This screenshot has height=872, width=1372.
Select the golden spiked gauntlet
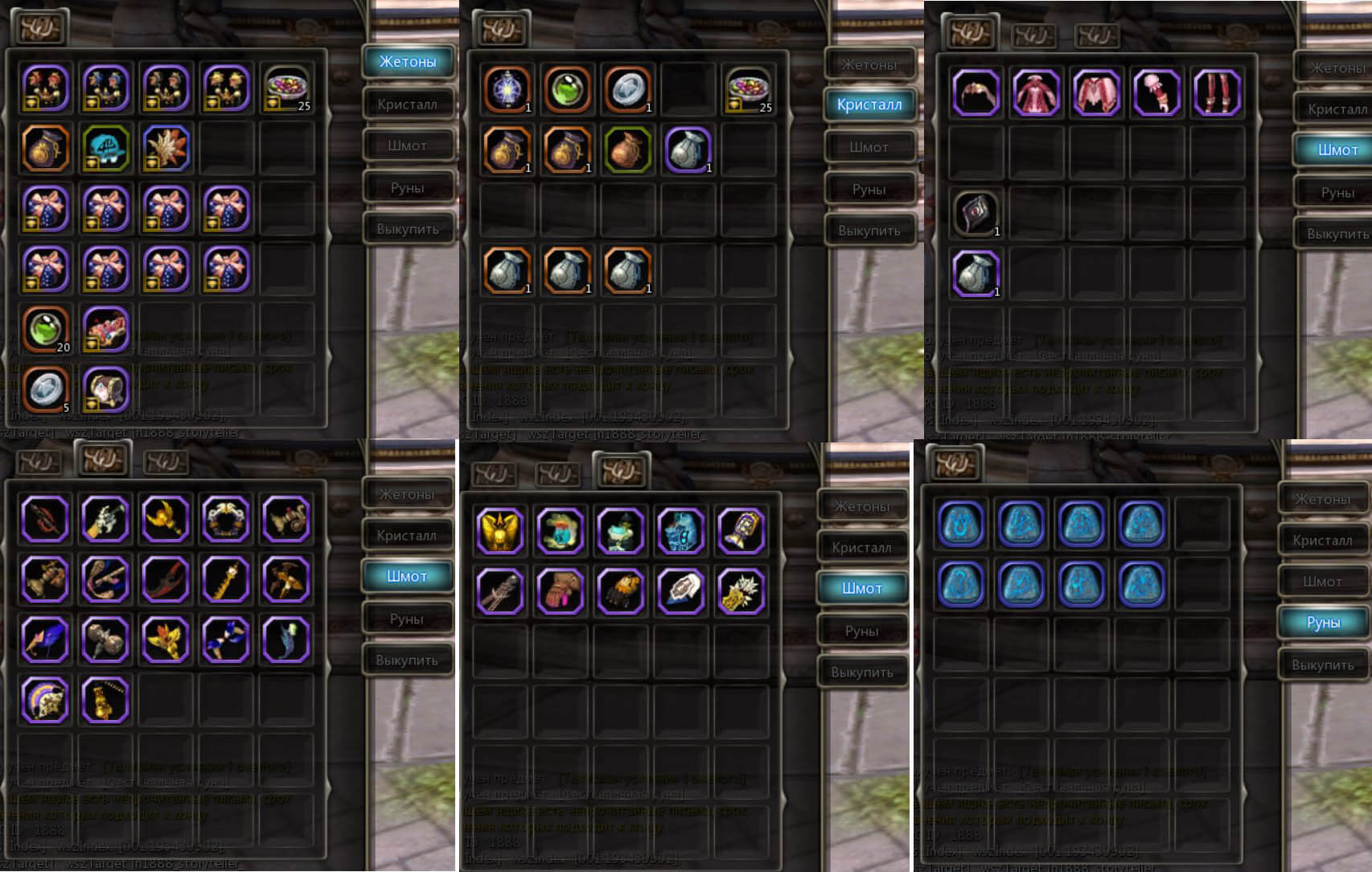coord(741,590)
